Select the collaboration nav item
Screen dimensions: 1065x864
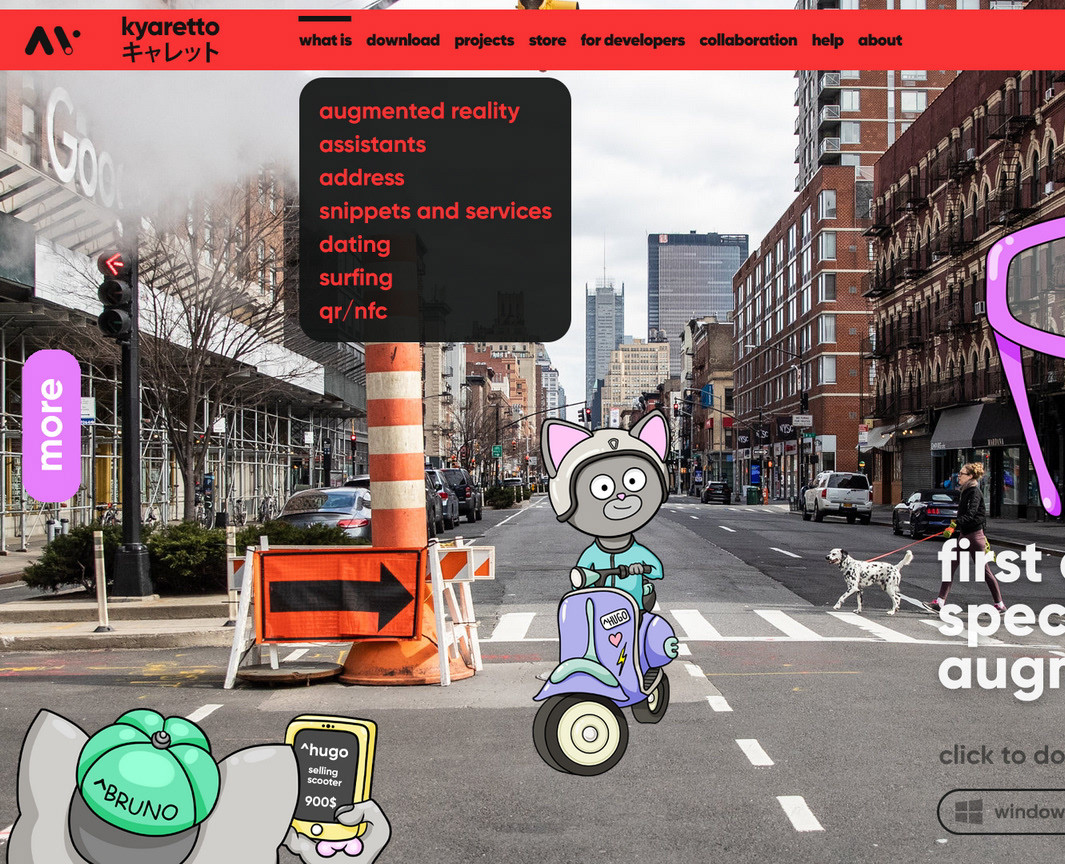click(x=748, y=40)
